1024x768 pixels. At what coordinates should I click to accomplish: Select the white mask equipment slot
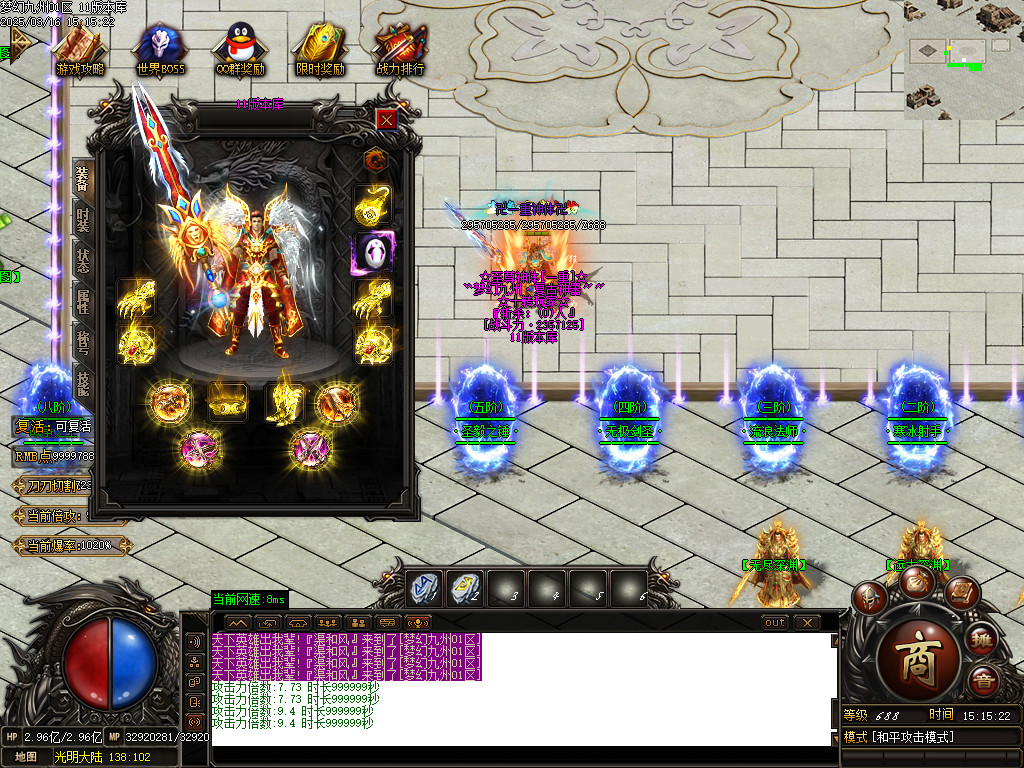(375, 254)
